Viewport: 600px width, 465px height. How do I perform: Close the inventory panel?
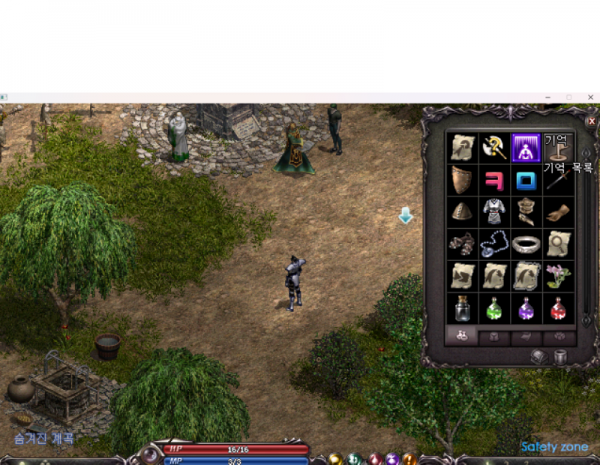(591, 118)
